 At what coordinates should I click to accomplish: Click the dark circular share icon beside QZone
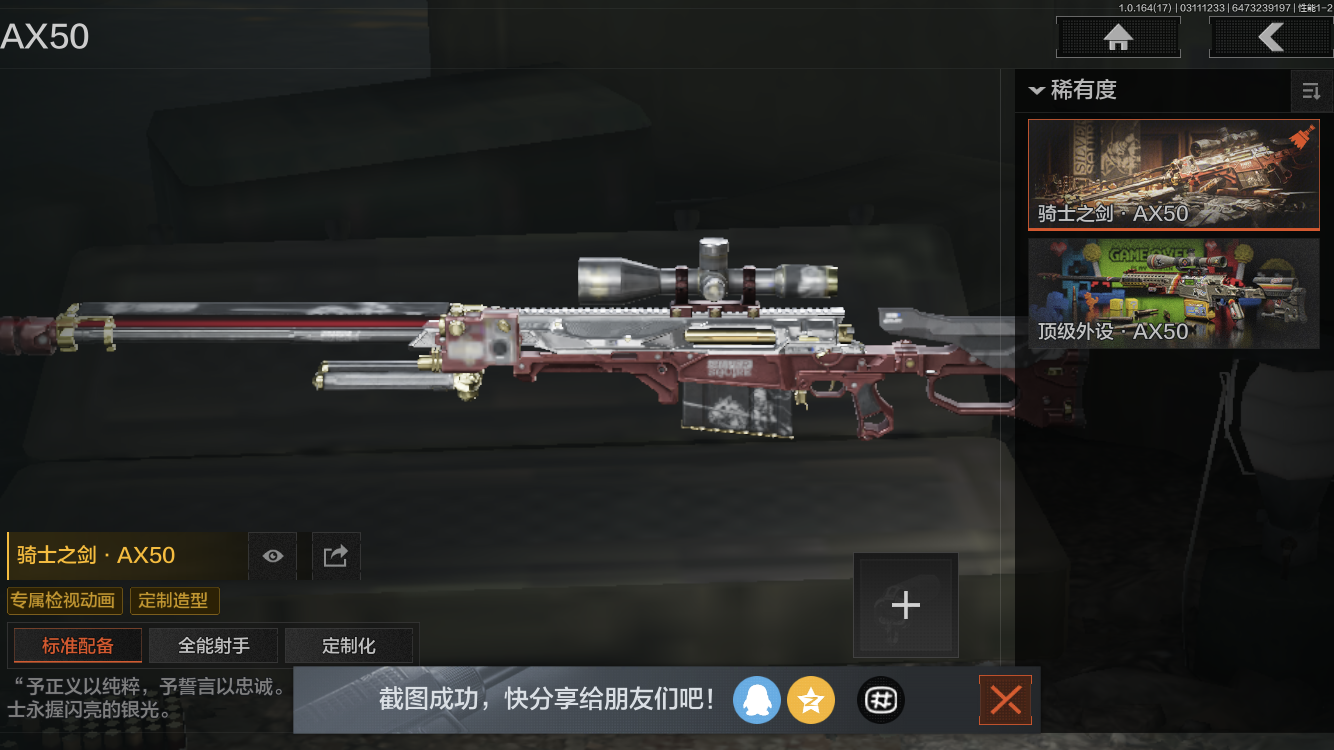click(x=880, y=700)
